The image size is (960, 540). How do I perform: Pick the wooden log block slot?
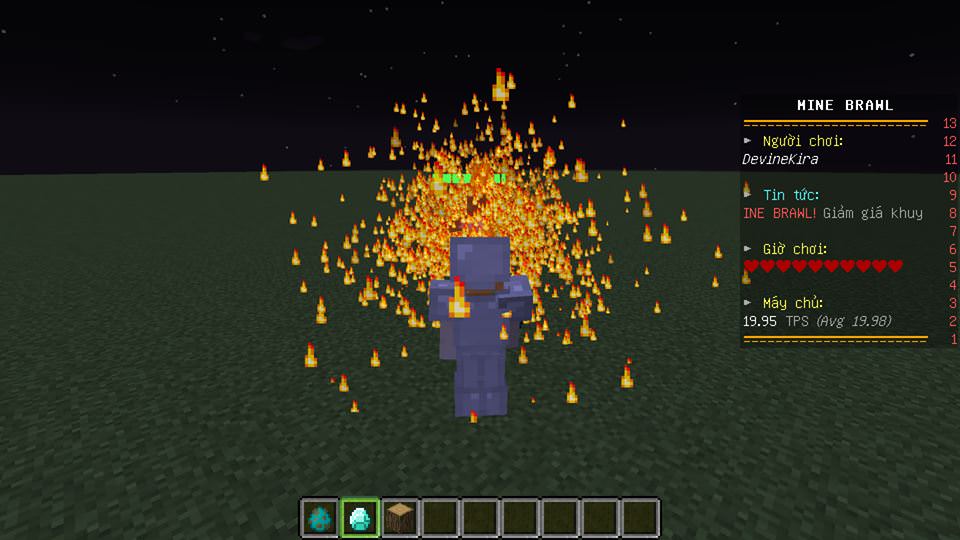[x=400, y=518]
